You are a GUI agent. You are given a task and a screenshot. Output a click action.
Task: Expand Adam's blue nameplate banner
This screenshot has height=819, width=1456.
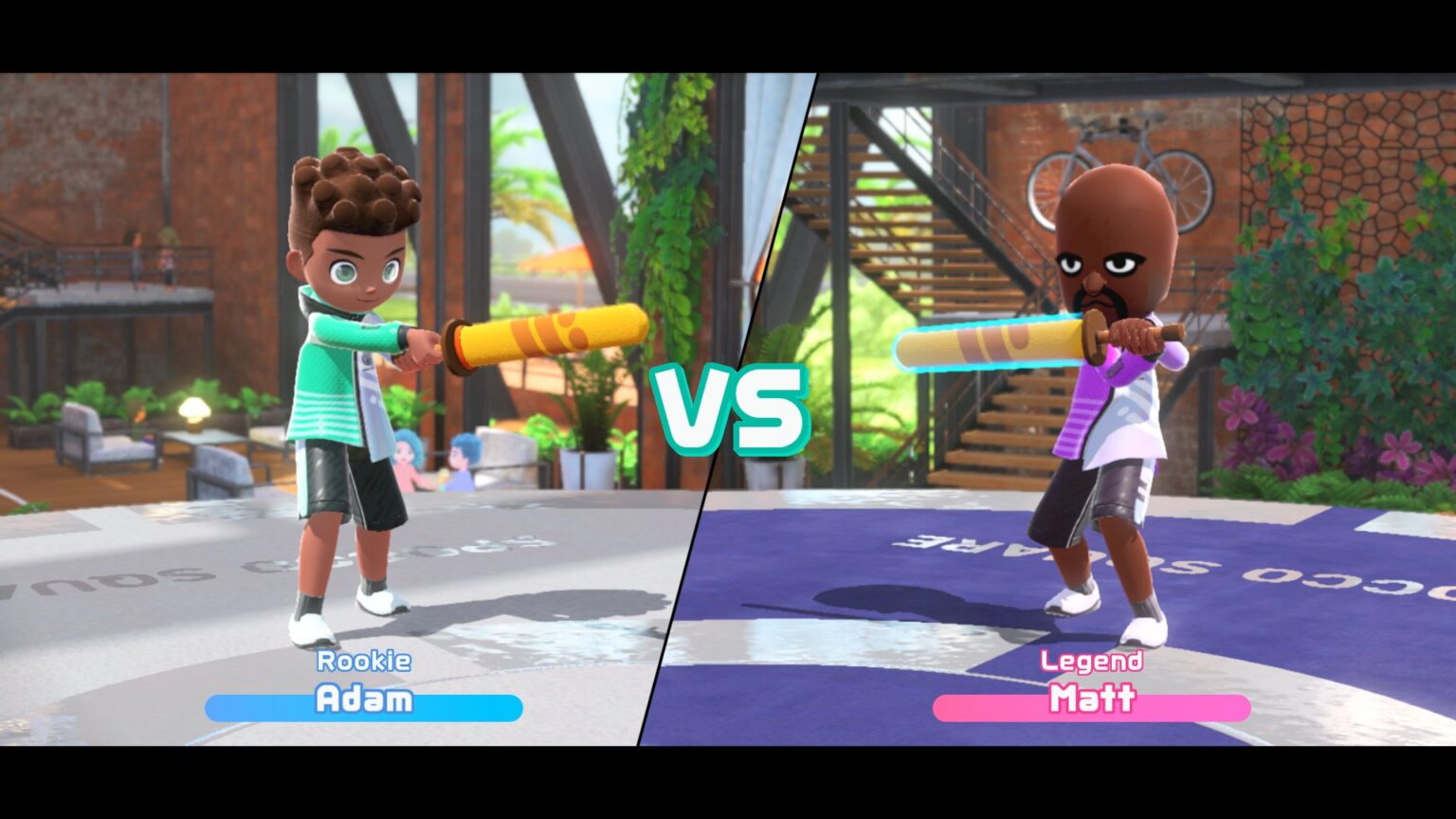[364, 704]
